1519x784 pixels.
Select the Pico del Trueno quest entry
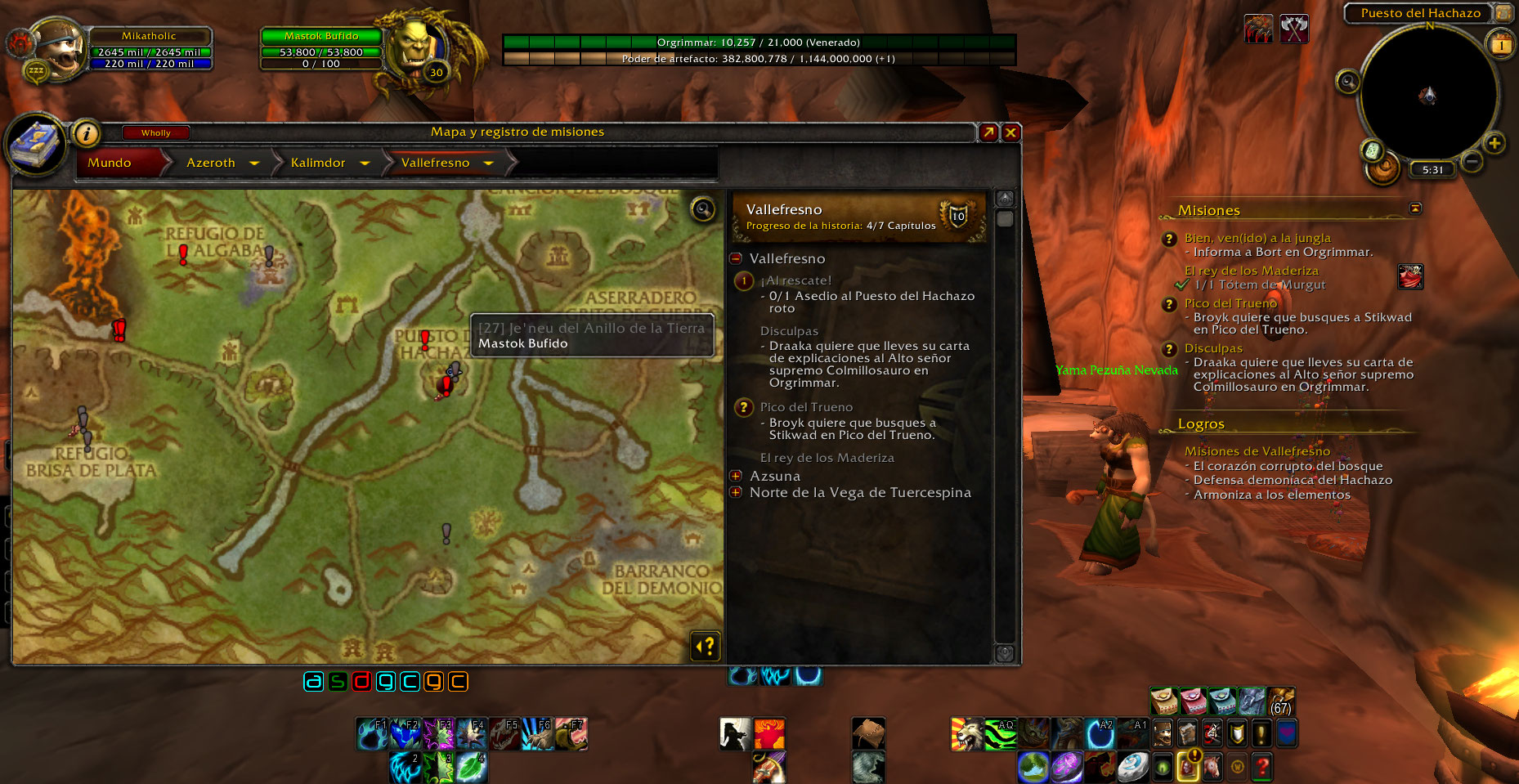[x=806, y=407]
